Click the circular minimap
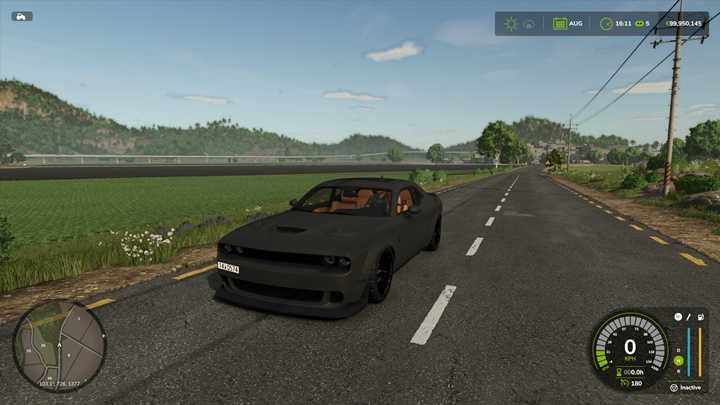 [x=59, y=345]
